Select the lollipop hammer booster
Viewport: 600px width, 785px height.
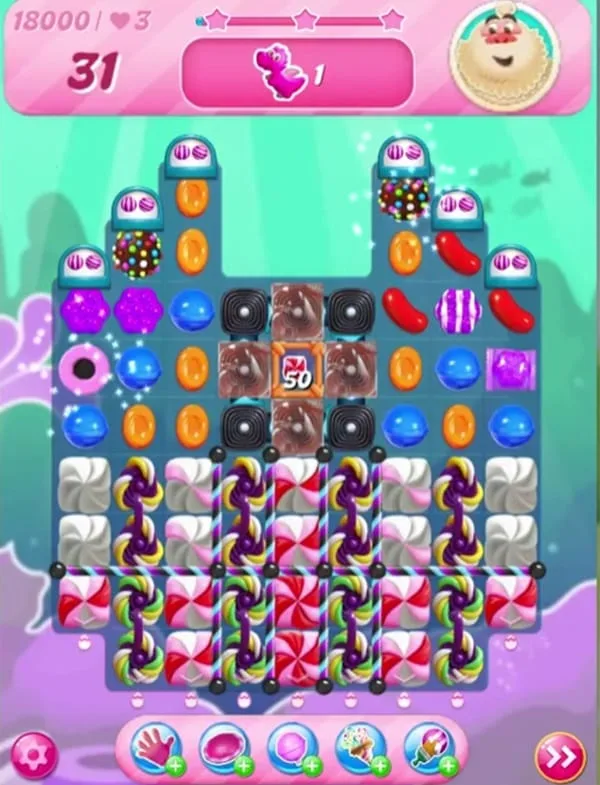click(291, 750)
